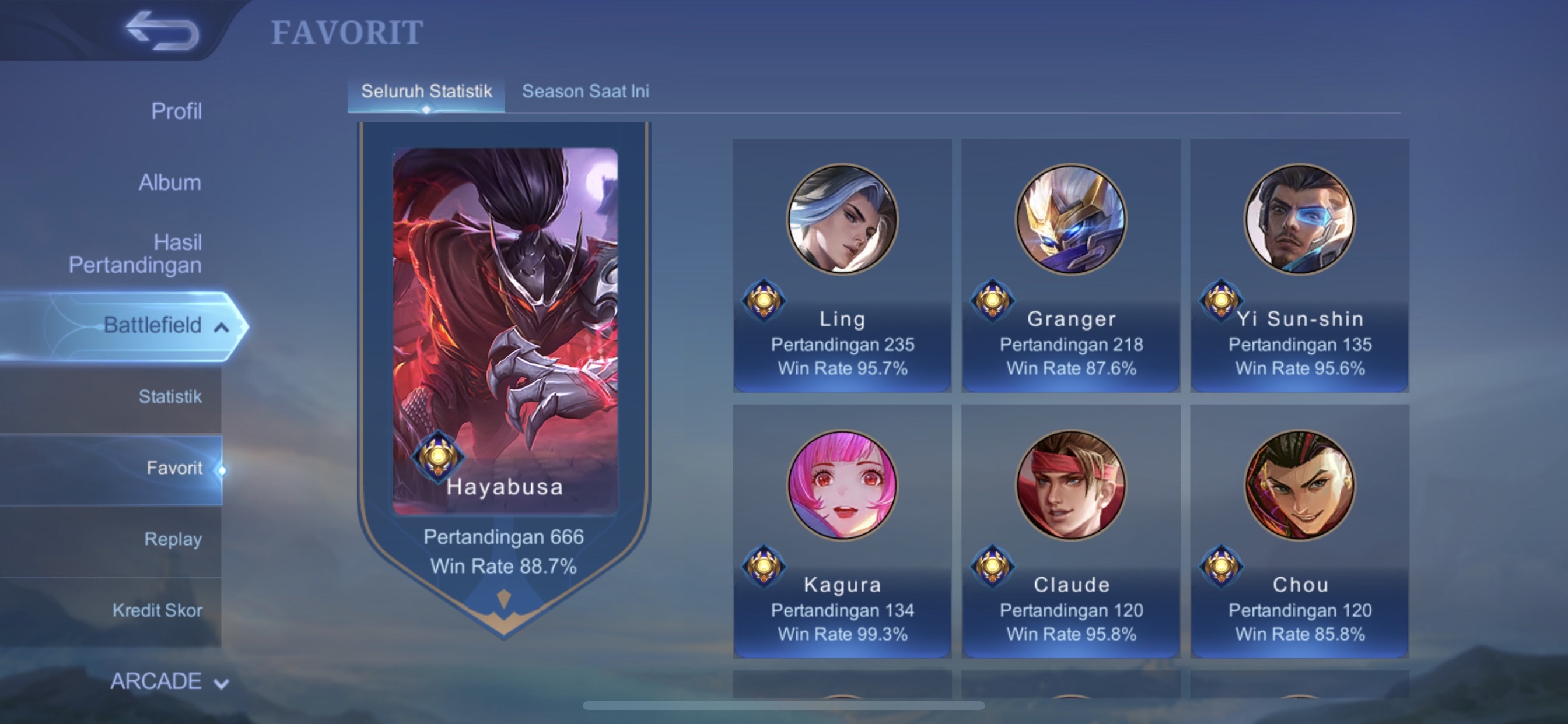Screen dimensions: 1568x724
Task: Open the Profil page
Action: (177, 111)
